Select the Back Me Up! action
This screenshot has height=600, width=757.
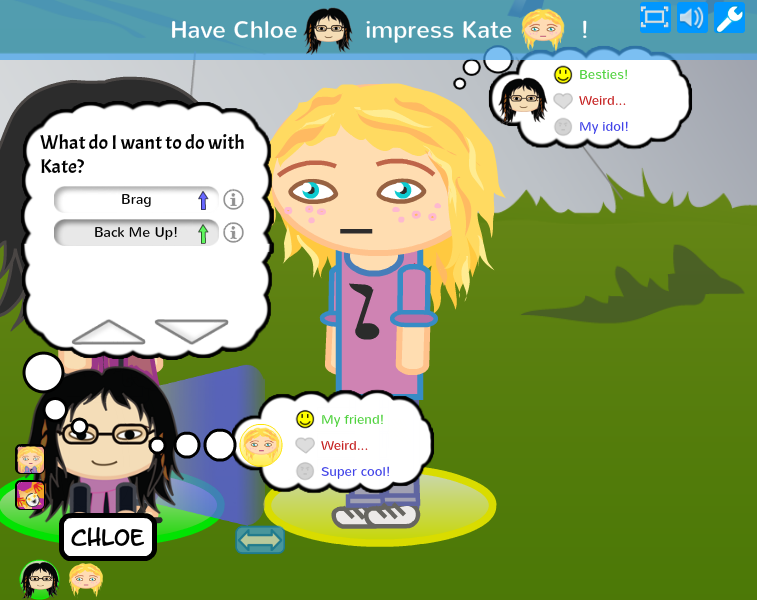pos(136,233)
